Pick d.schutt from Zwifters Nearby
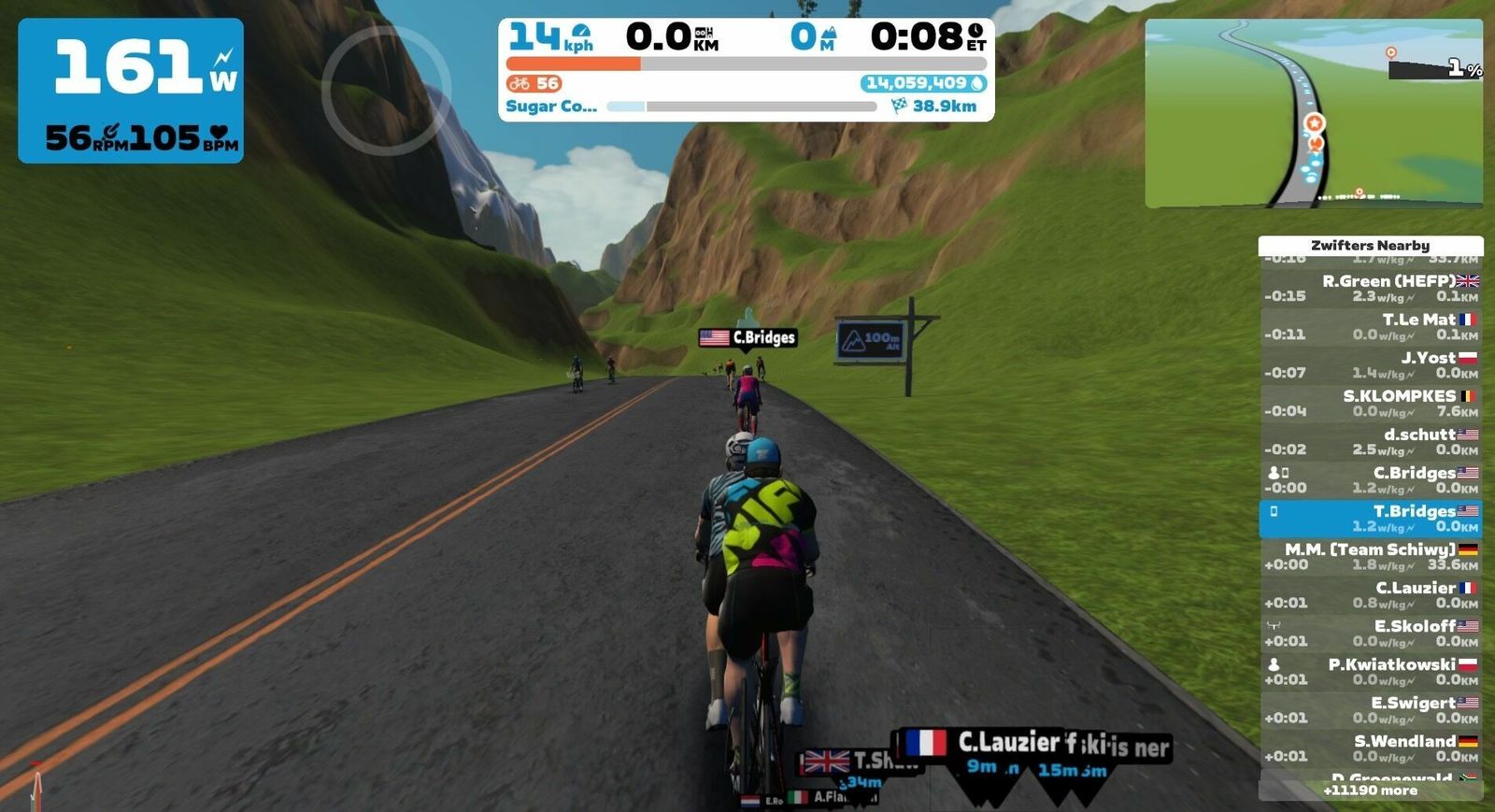Screen dimensions: 1495x812 click(1371, 441)
